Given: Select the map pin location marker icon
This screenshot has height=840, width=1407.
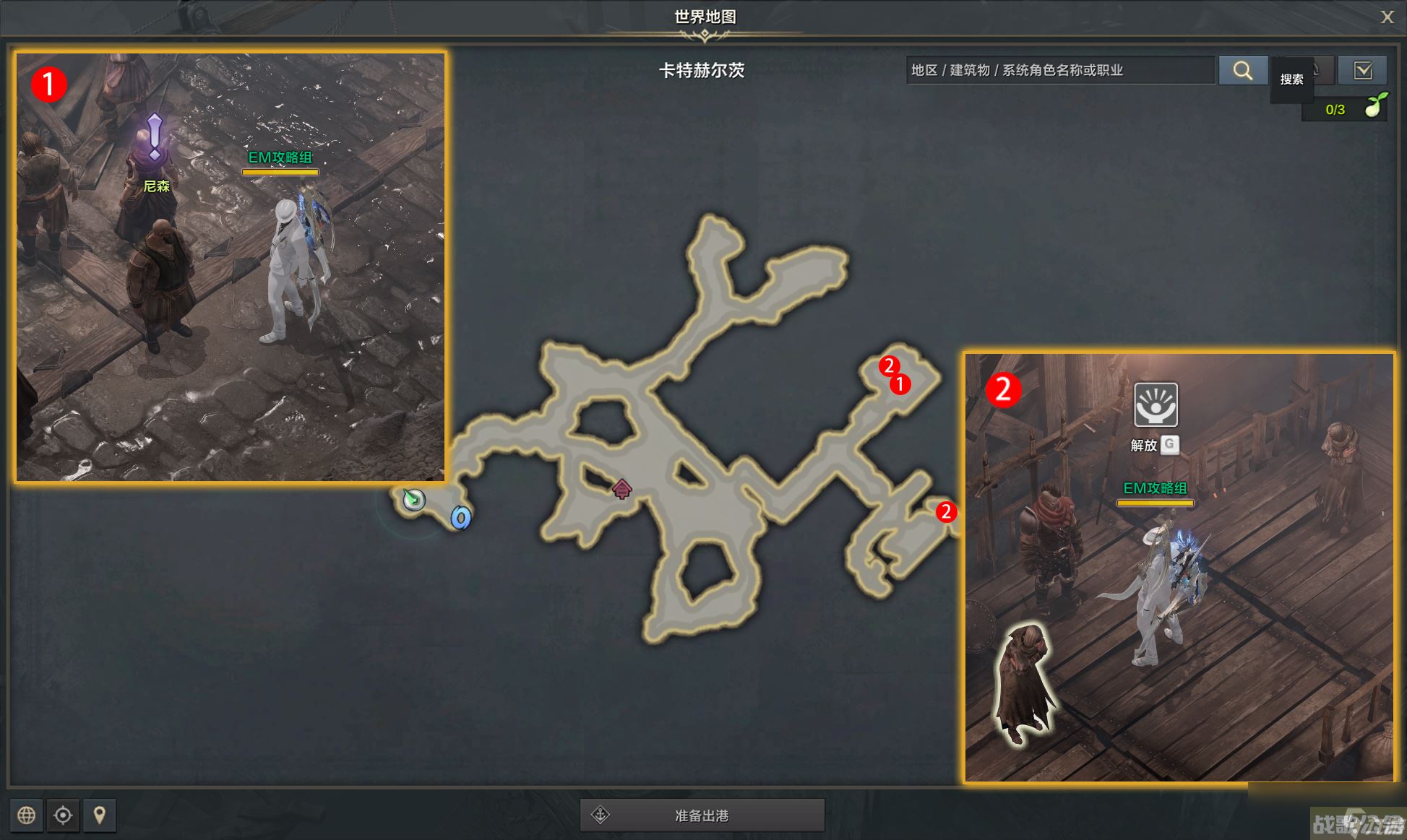Looking at the screenshot, I should tap(100, 815).
